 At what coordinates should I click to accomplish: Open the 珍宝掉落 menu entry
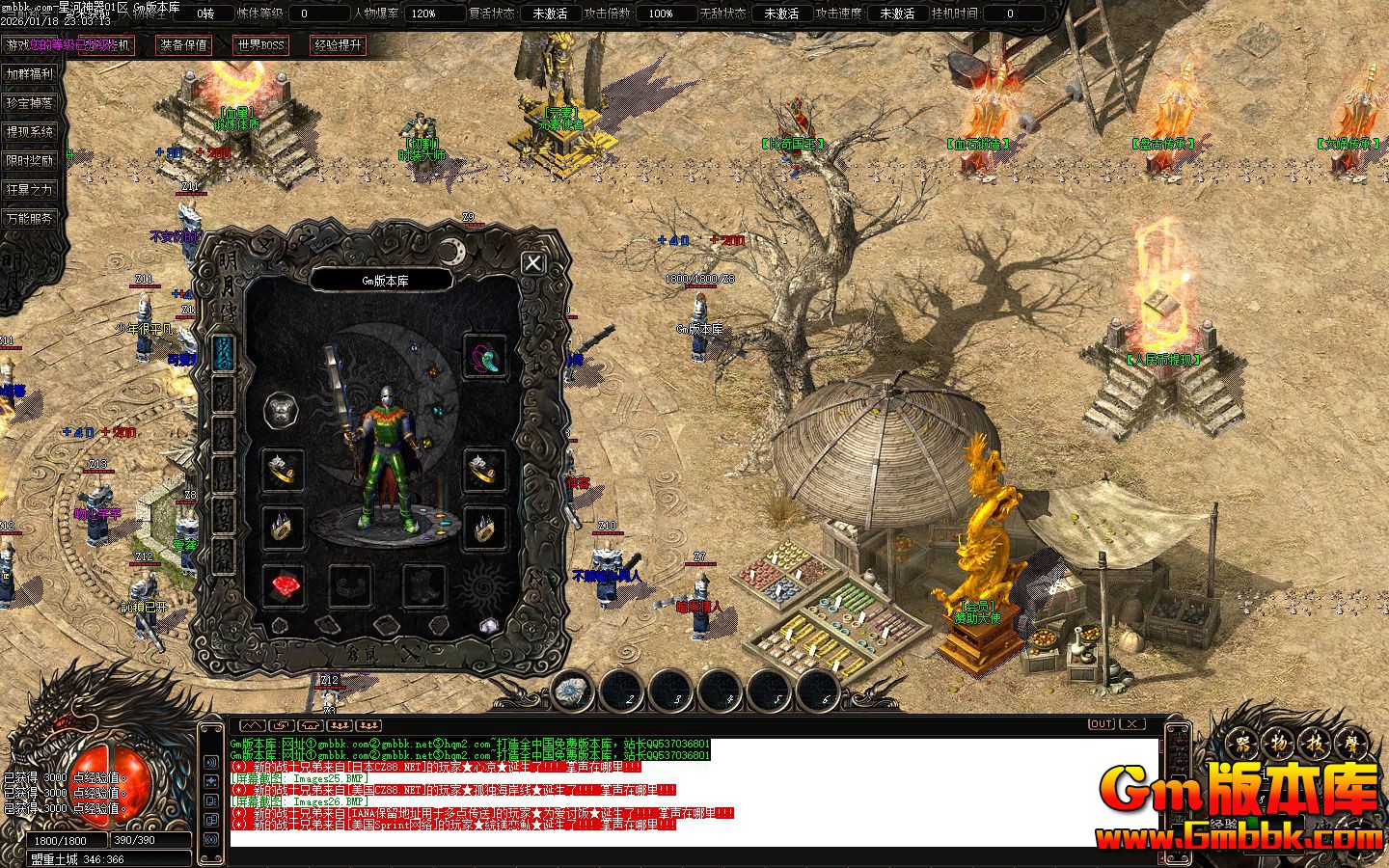(29, 103)
